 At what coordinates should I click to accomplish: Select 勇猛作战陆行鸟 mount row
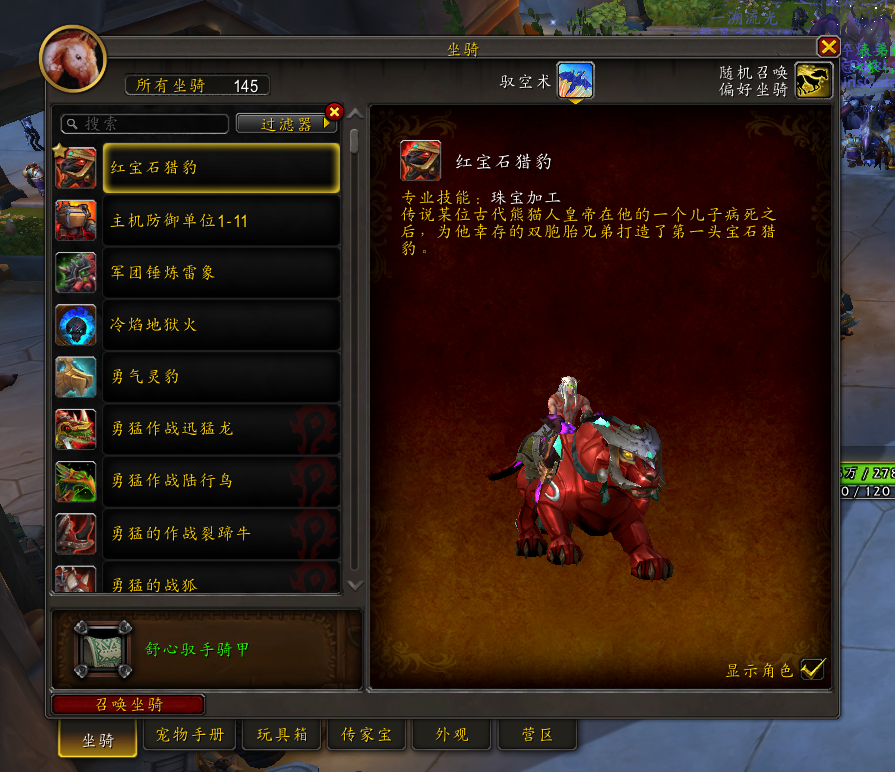[x=221, y=481]
